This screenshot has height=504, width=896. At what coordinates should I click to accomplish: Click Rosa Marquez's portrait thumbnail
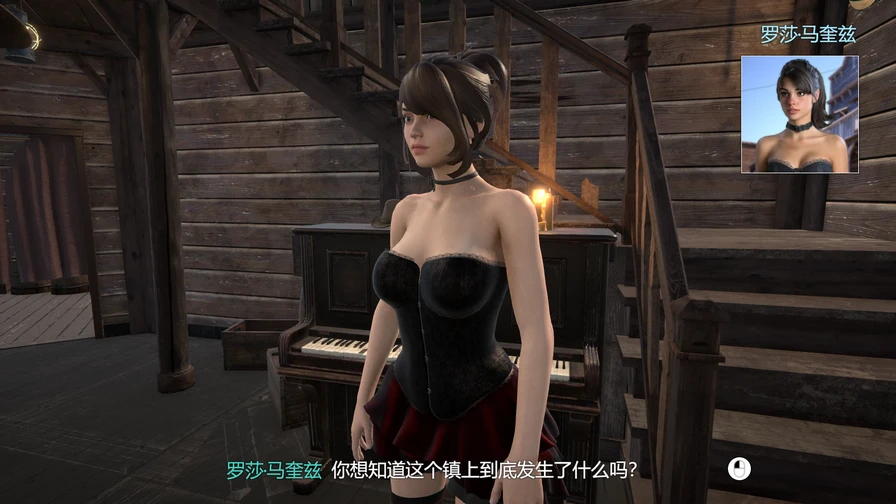[x=799, y=114]
